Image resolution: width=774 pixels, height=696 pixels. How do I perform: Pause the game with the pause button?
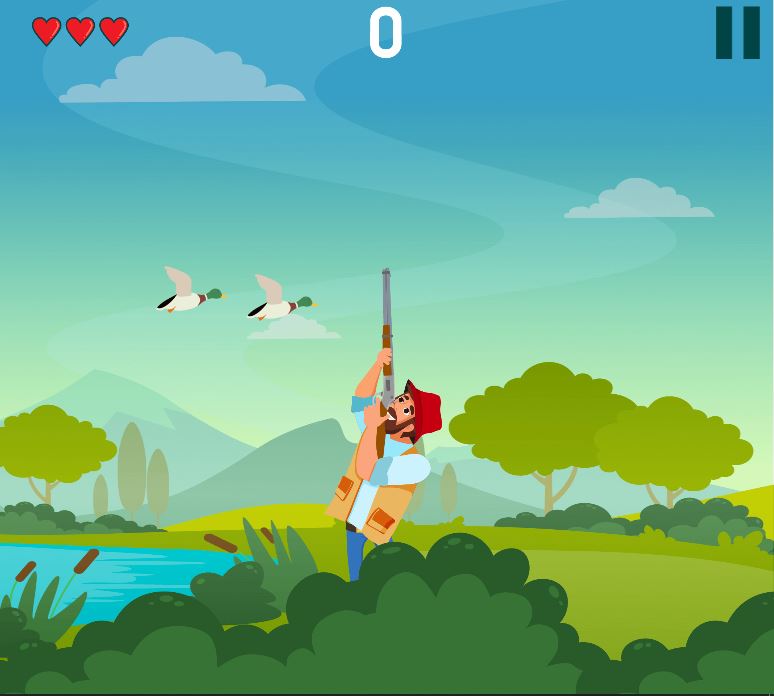tap(737, 33)
